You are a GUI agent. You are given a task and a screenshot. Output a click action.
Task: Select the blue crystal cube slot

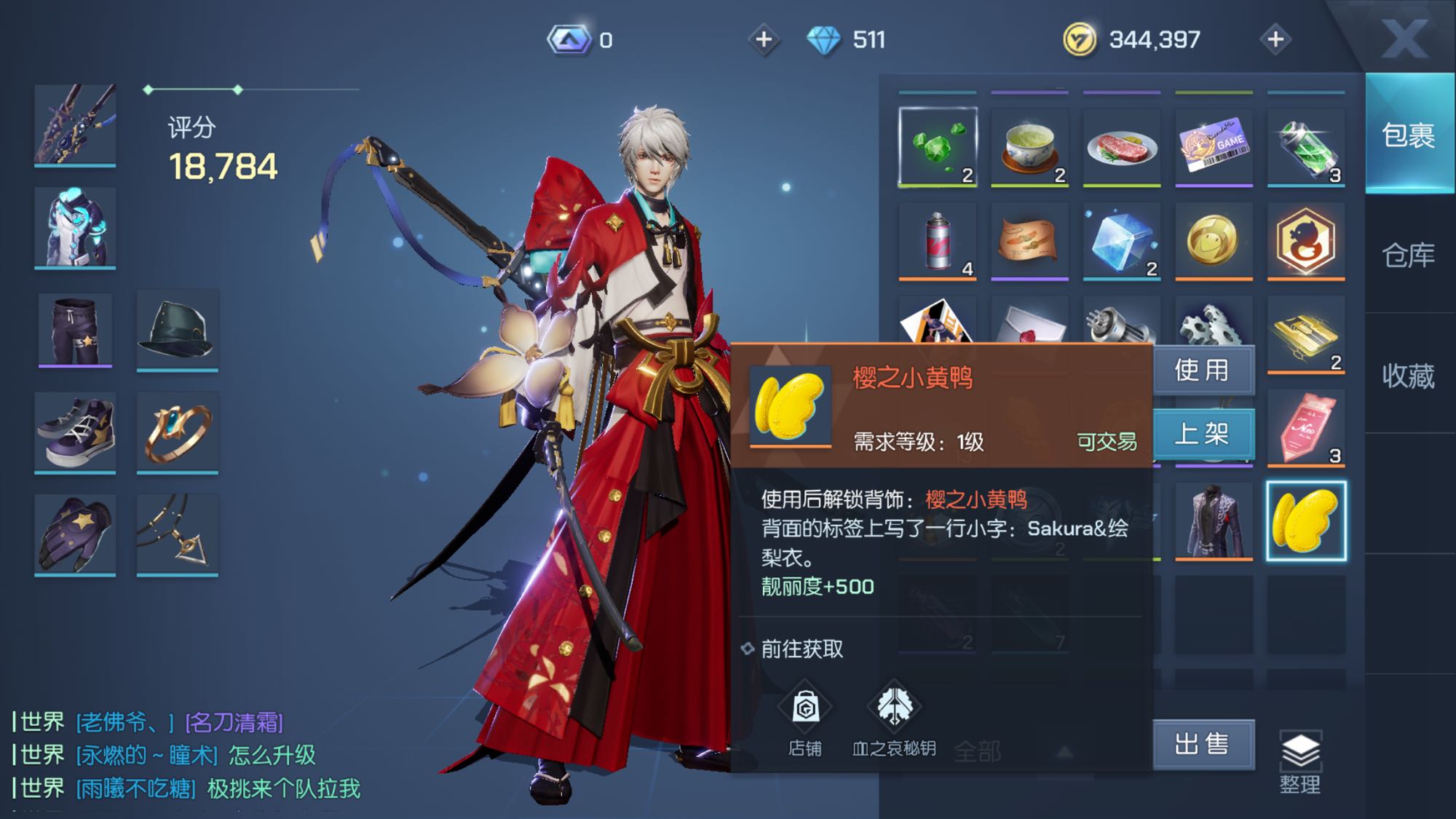tap(1122, 240)
